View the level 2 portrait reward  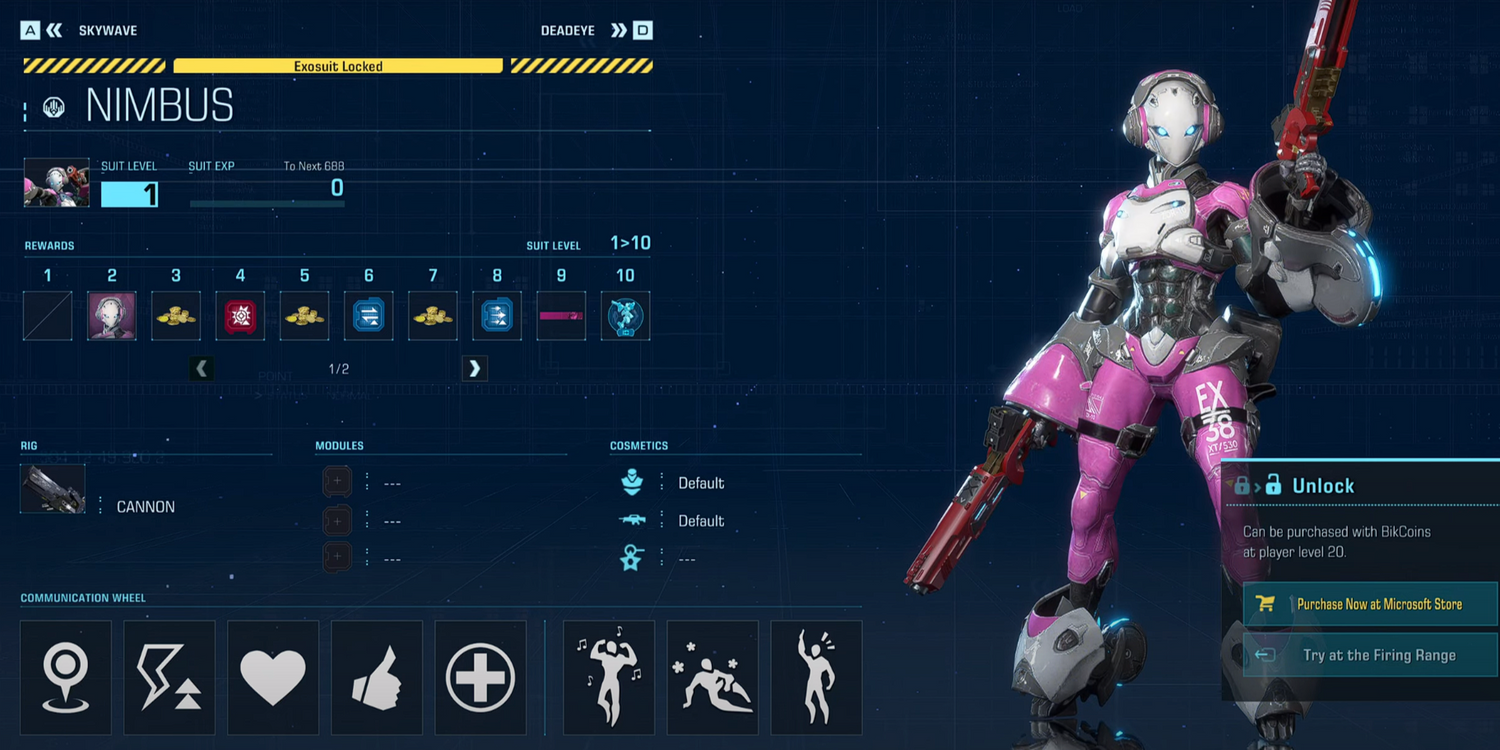112,316
